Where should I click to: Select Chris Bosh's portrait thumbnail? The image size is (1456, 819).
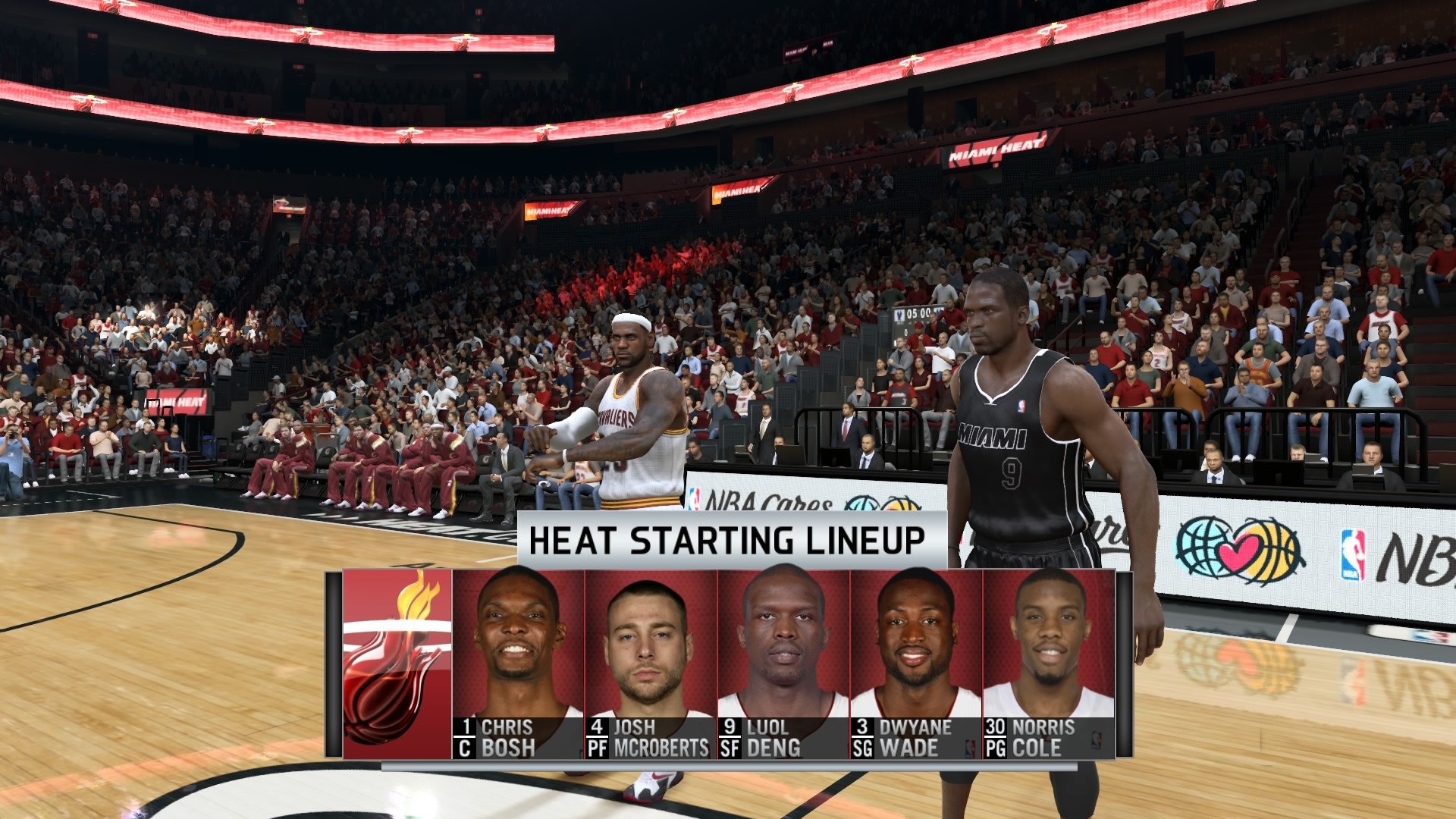coord(522,652)
